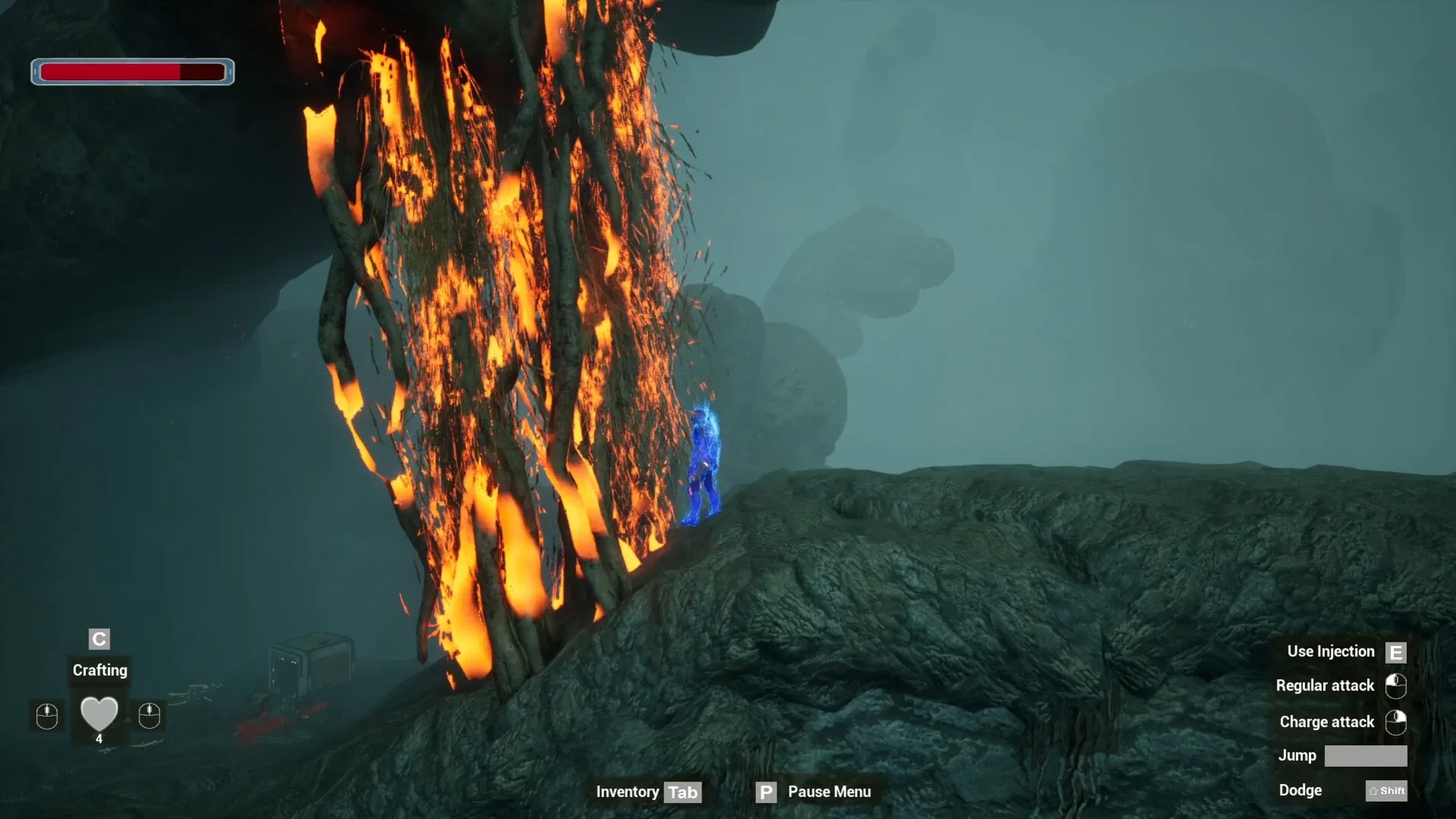The height and width of the screenshot is (819, 1456).
Task: Click the E key icon for Use Injection
Action: (x=1396, y=651)
